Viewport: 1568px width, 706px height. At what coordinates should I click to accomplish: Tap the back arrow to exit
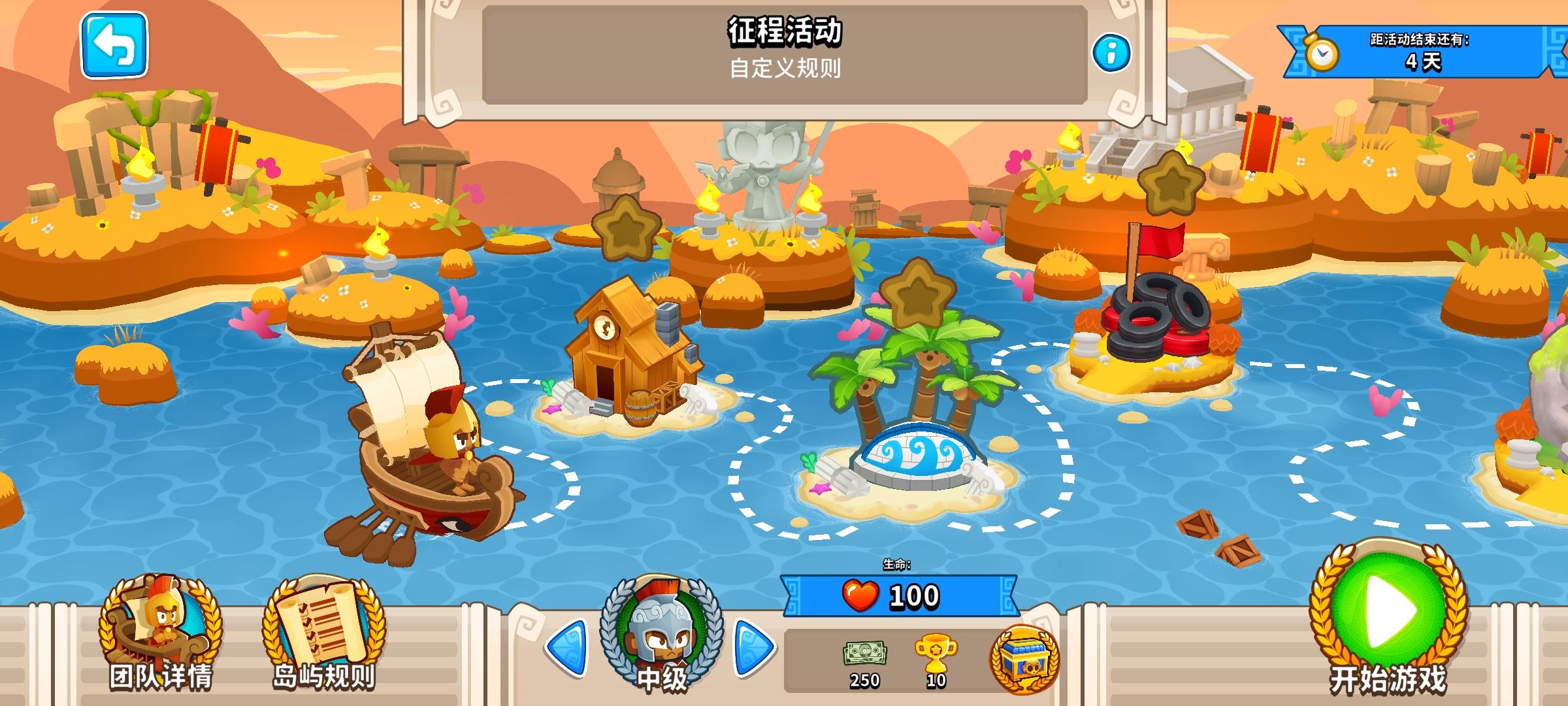click(x=112, y=46)
